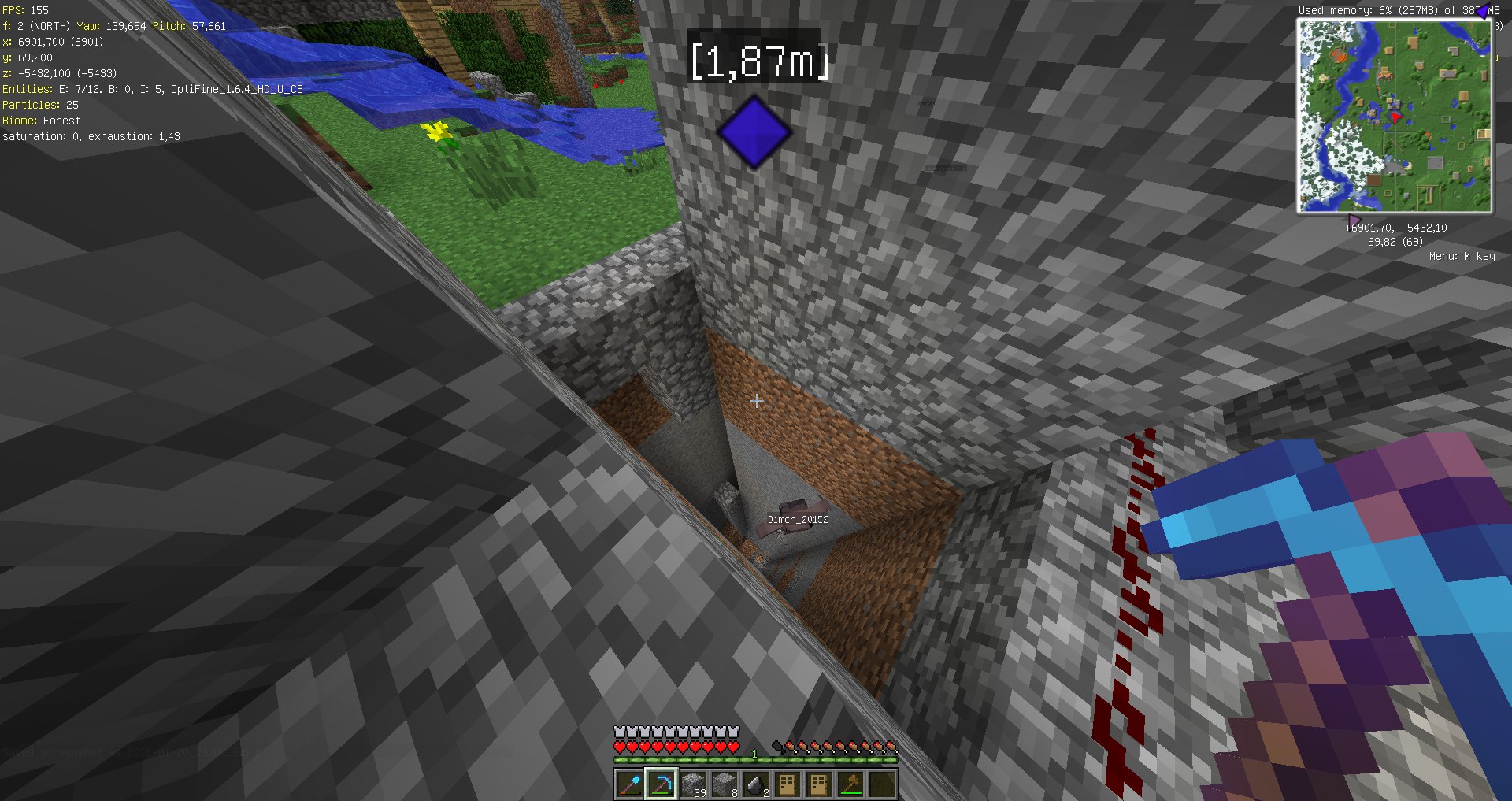Select the dark gray item stack of 2
The width and height of the screenshot is (1512, 801).
point(755,784)
